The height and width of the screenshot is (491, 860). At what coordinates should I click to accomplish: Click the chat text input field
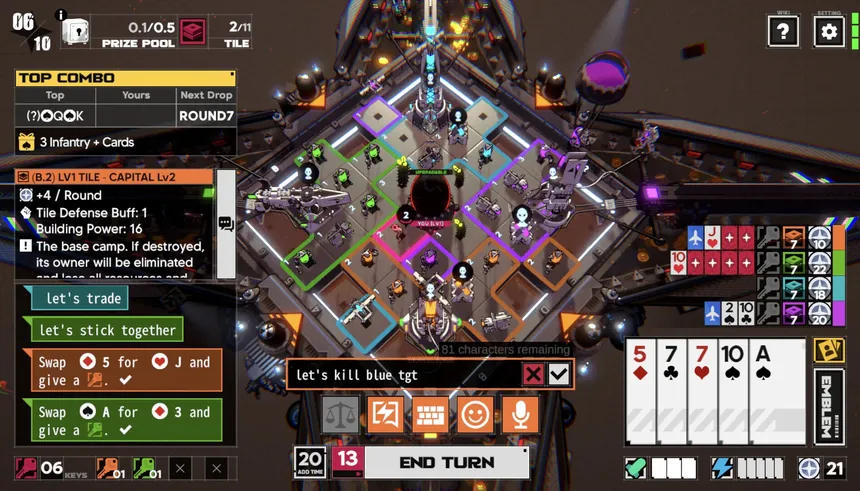400,375
